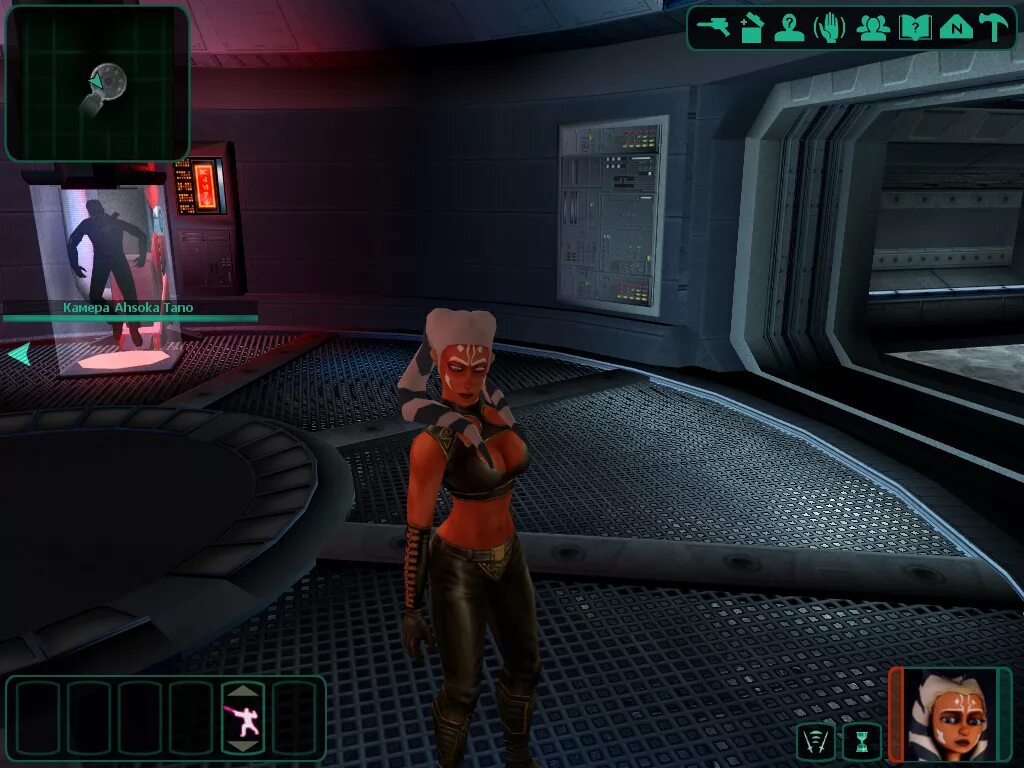The image size is (1024, 768).
Task: Open the options hammer icon
Action: click(x=993, y=28)
